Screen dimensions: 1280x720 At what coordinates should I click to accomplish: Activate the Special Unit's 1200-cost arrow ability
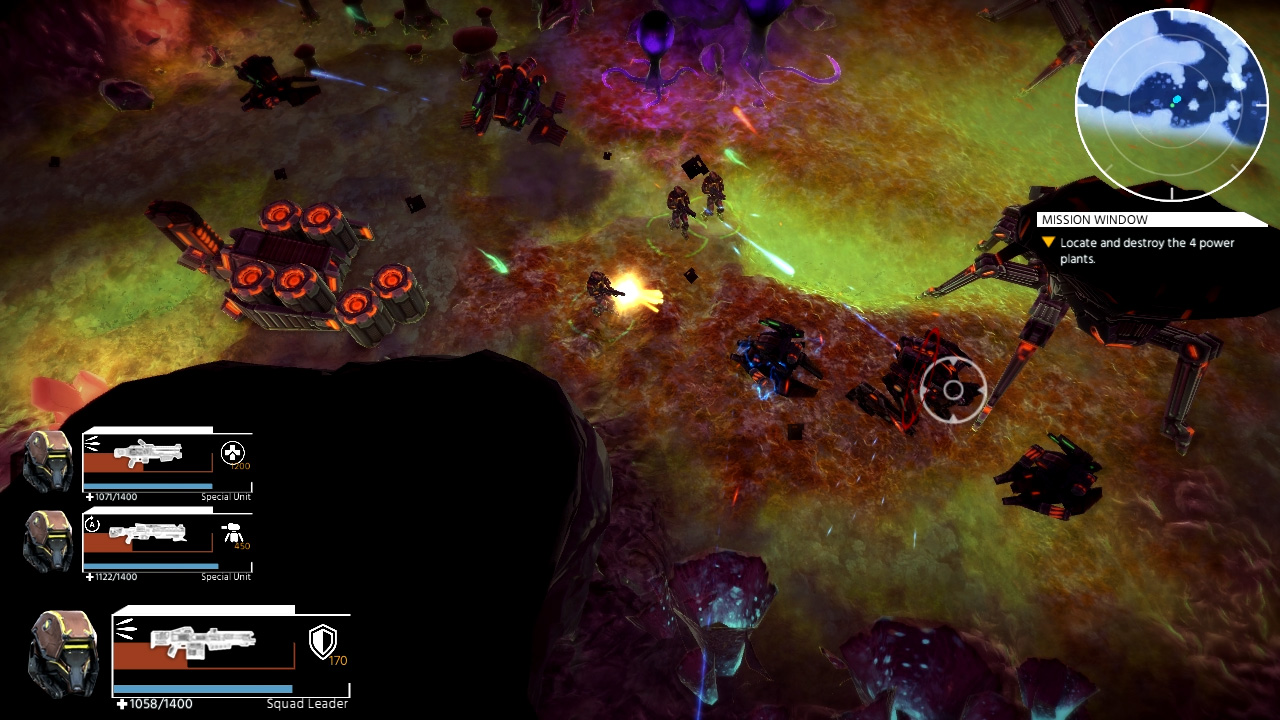click(x=233, y=453)
